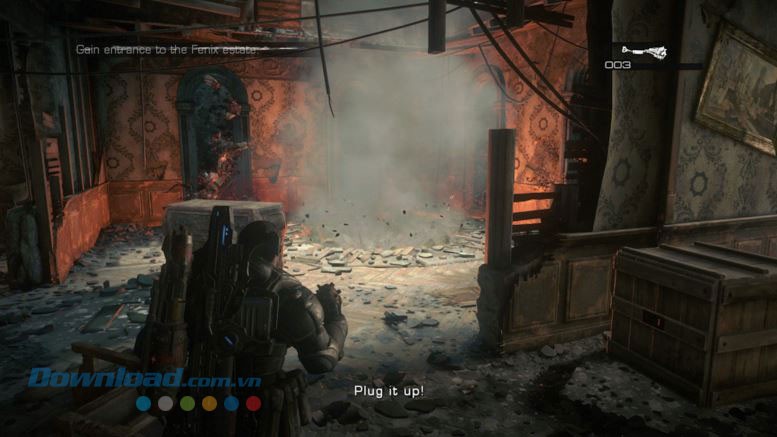Viewport: 777px width, 437px height.
Task: Select the equipped weapon icon
Action: click(642, 51)
